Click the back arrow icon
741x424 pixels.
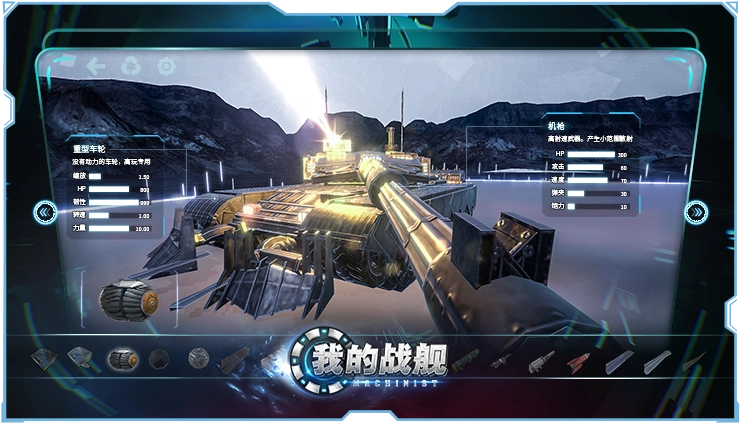pos(96,66)
